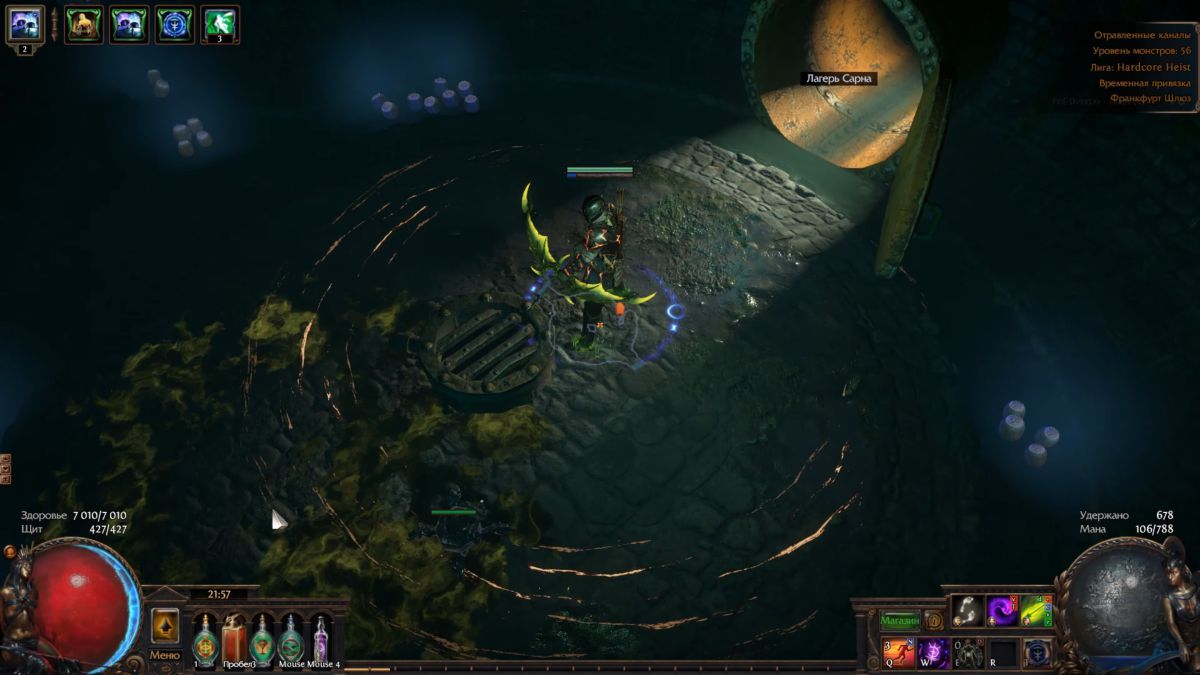The height and width of the screenshot is (675, 1200).
Task: Click the minion buff icon with counter 2
Action: (25, 23)
